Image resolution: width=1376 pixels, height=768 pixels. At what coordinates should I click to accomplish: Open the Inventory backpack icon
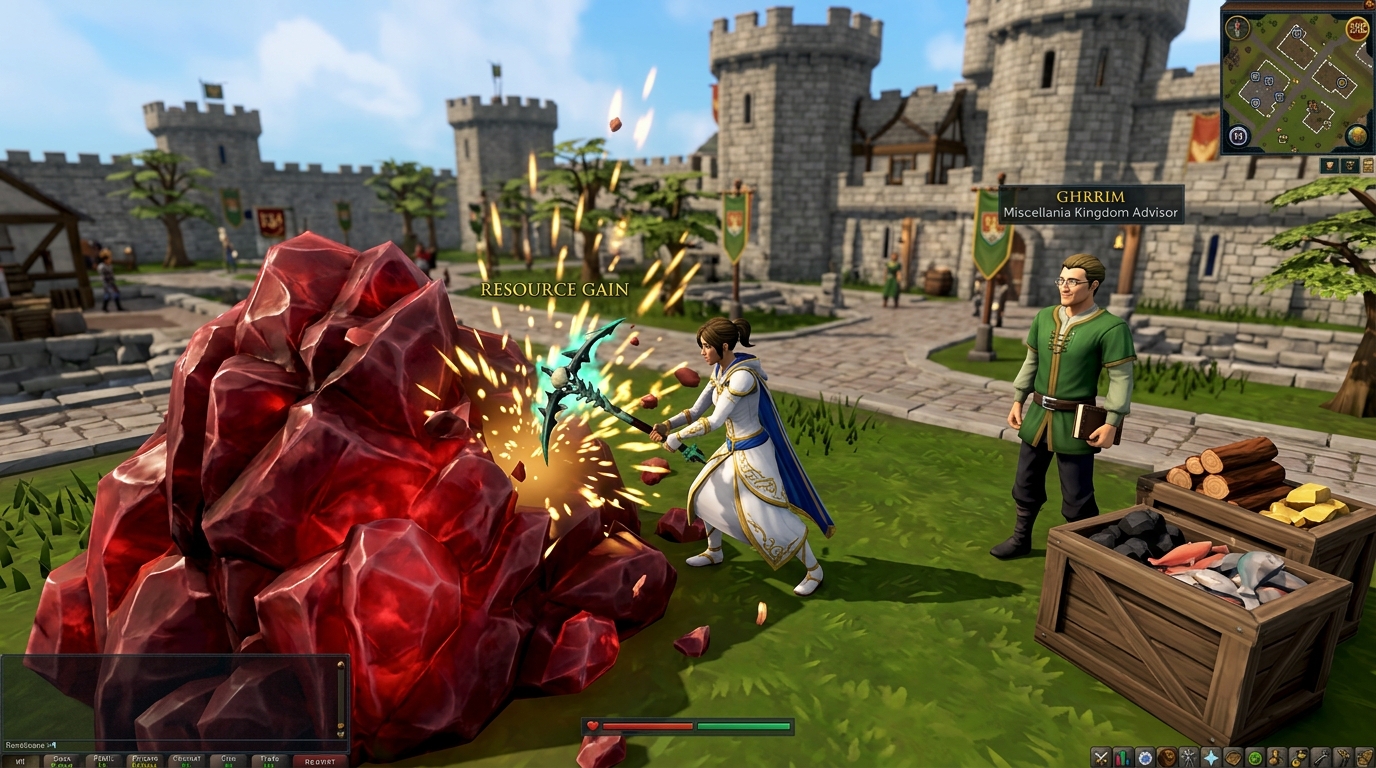click(1235, 757)
